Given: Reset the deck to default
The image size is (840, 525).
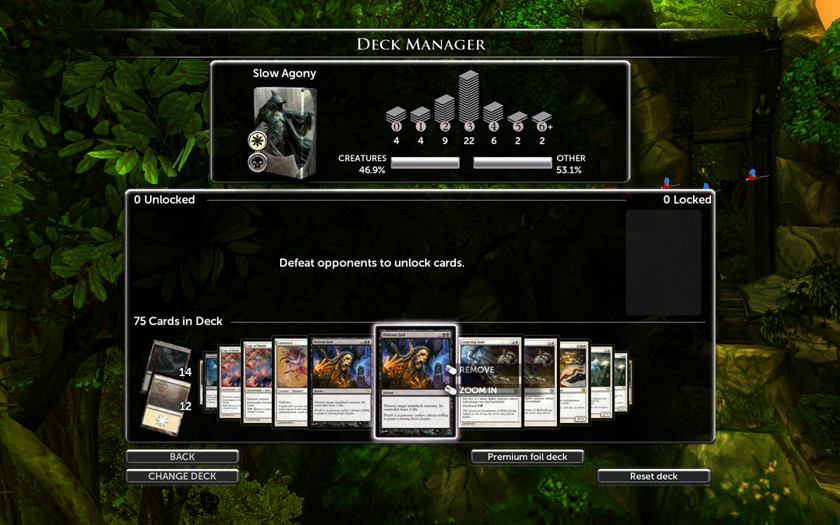Looking at the screenshot, I should coord(654,476).
